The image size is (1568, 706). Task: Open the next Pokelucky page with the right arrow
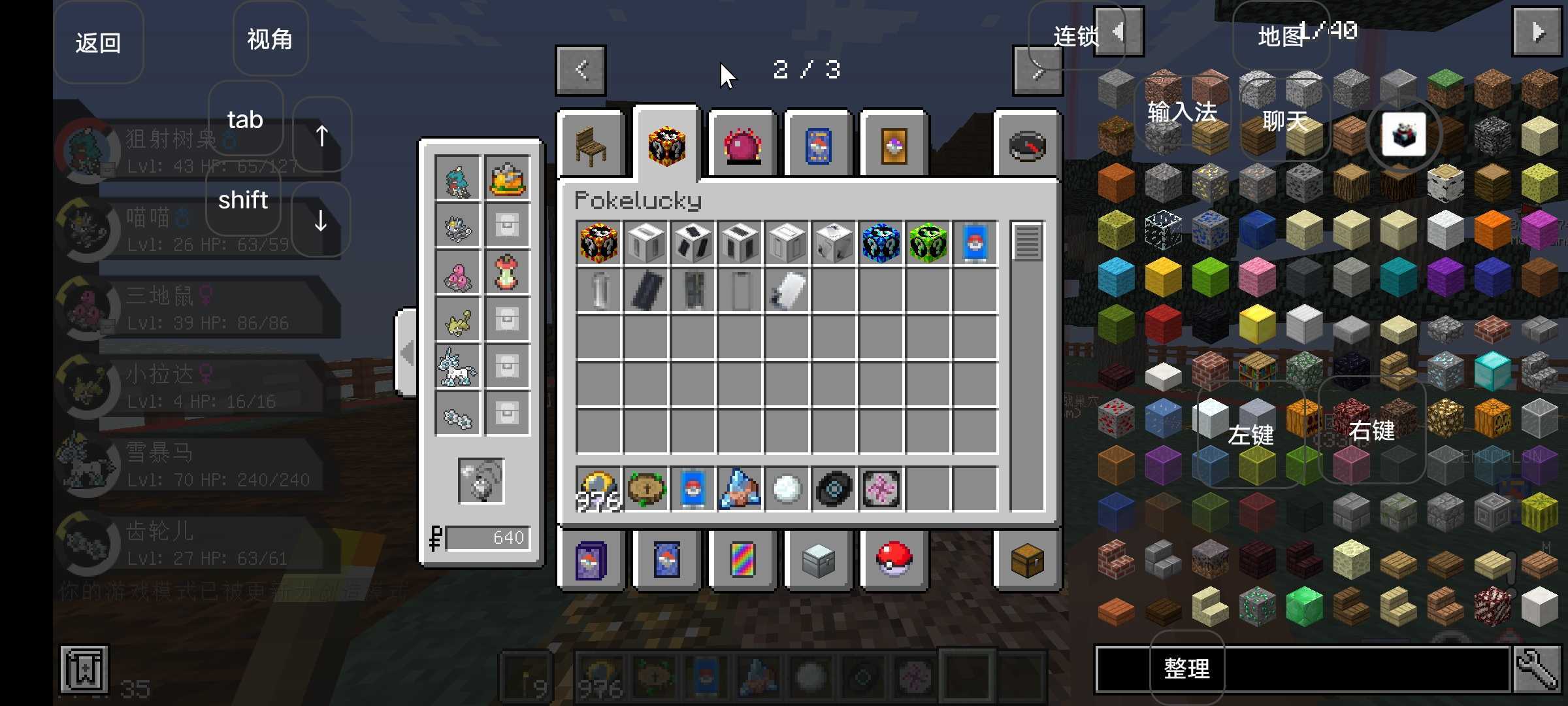click(x=1037, y=71)
